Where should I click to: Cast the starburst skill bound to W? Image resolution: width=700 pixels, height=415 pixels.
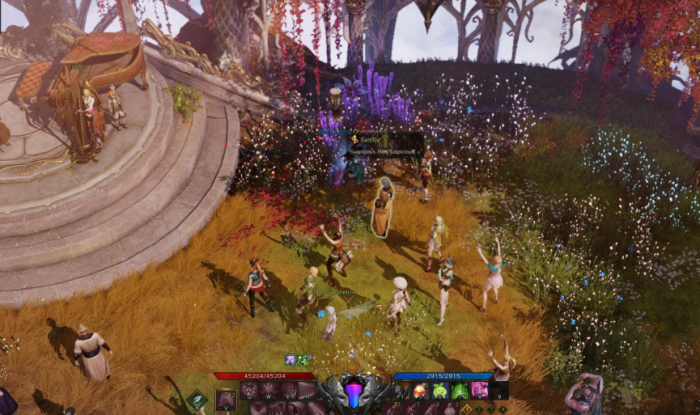tap(269, 390)
